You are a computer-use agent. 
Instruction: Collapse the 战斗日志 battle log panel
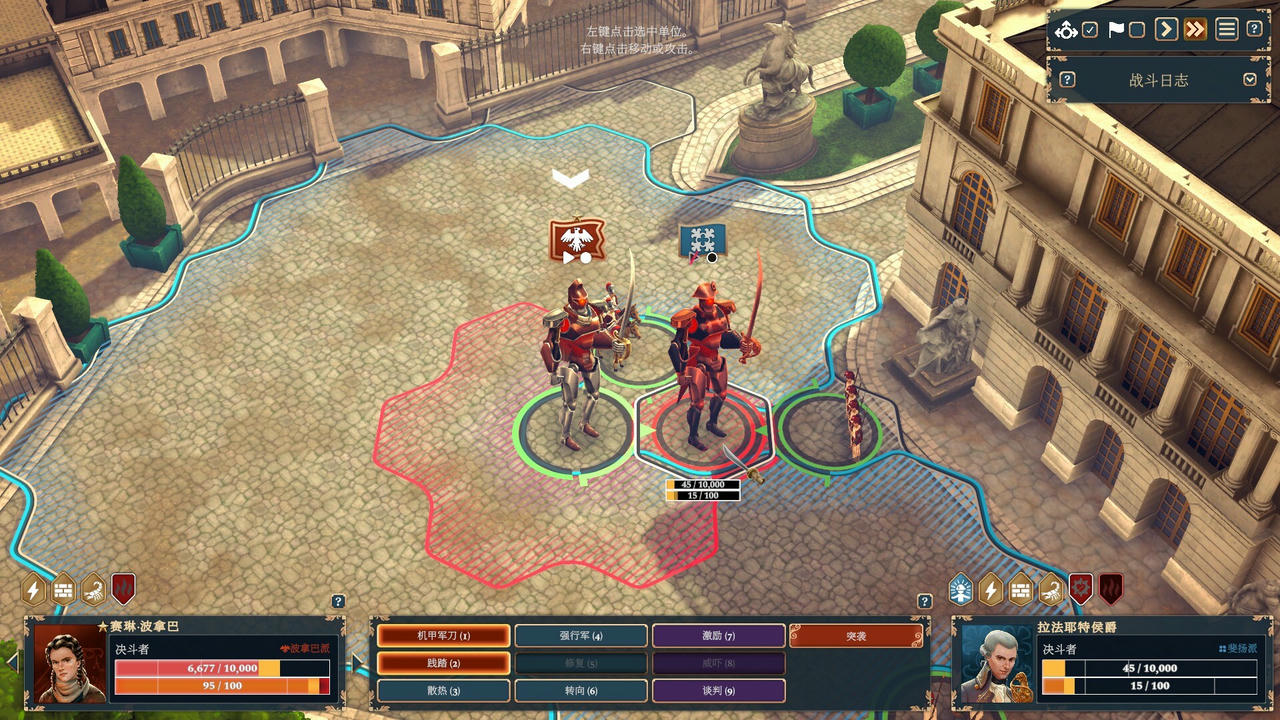pyautogui.click(x=1251, y=81)
